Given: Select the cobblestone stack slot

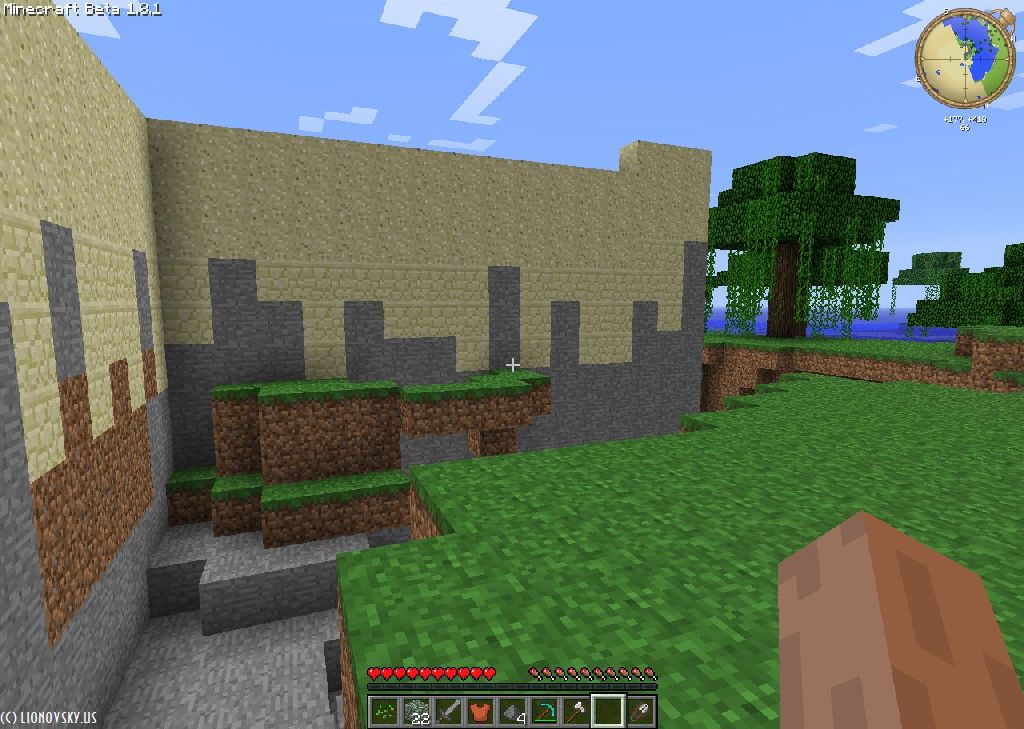Looking at the screenshot, I should [x=416, y=712].
